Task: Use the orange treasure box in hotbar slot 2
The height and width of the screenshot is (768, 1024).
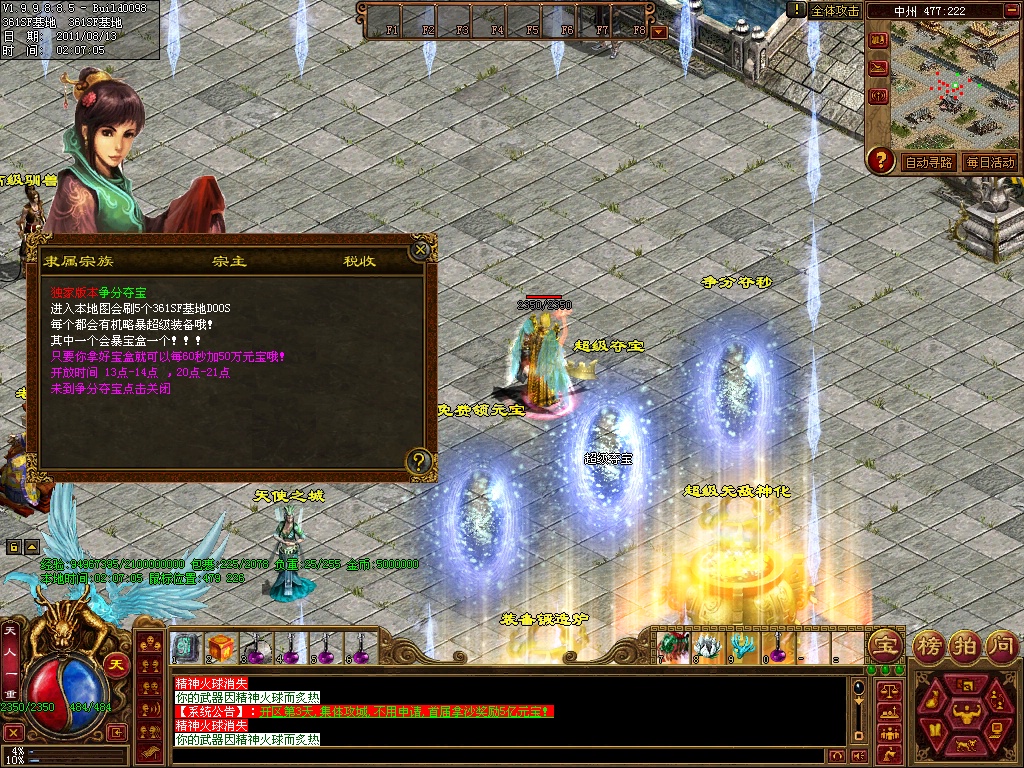Action: click(220, 647)
